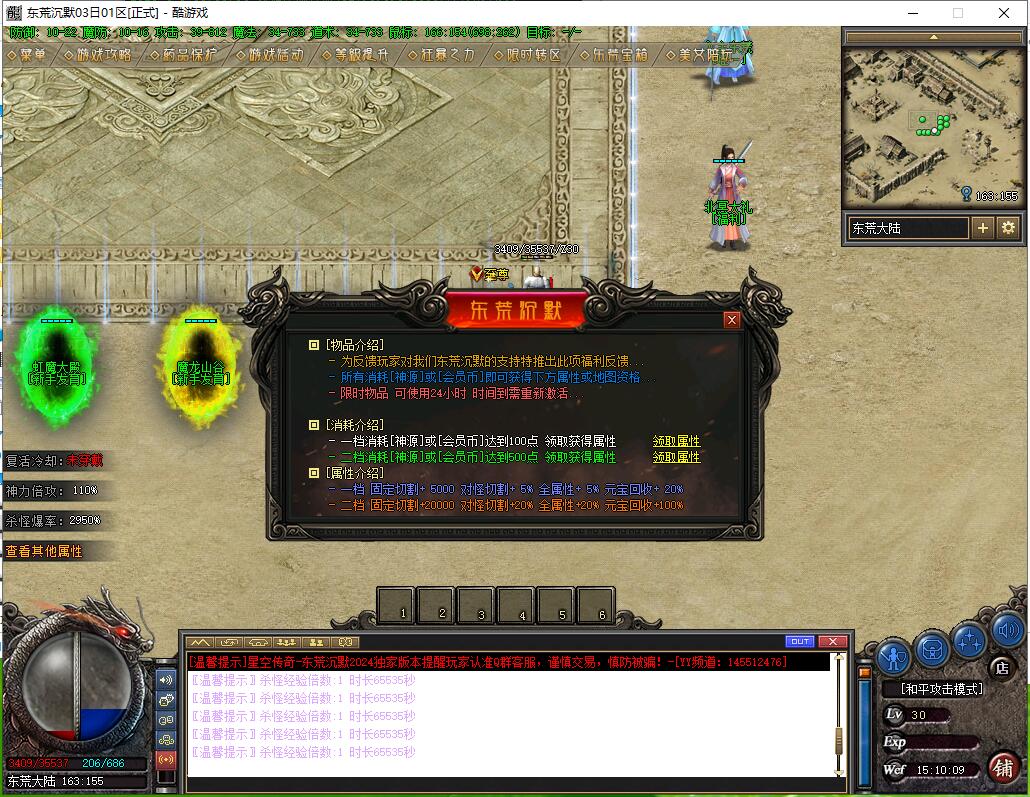Open the 菜单 top menu
Image resolution: width=1030 pixels, height=797 pixels.
[27, 55]
